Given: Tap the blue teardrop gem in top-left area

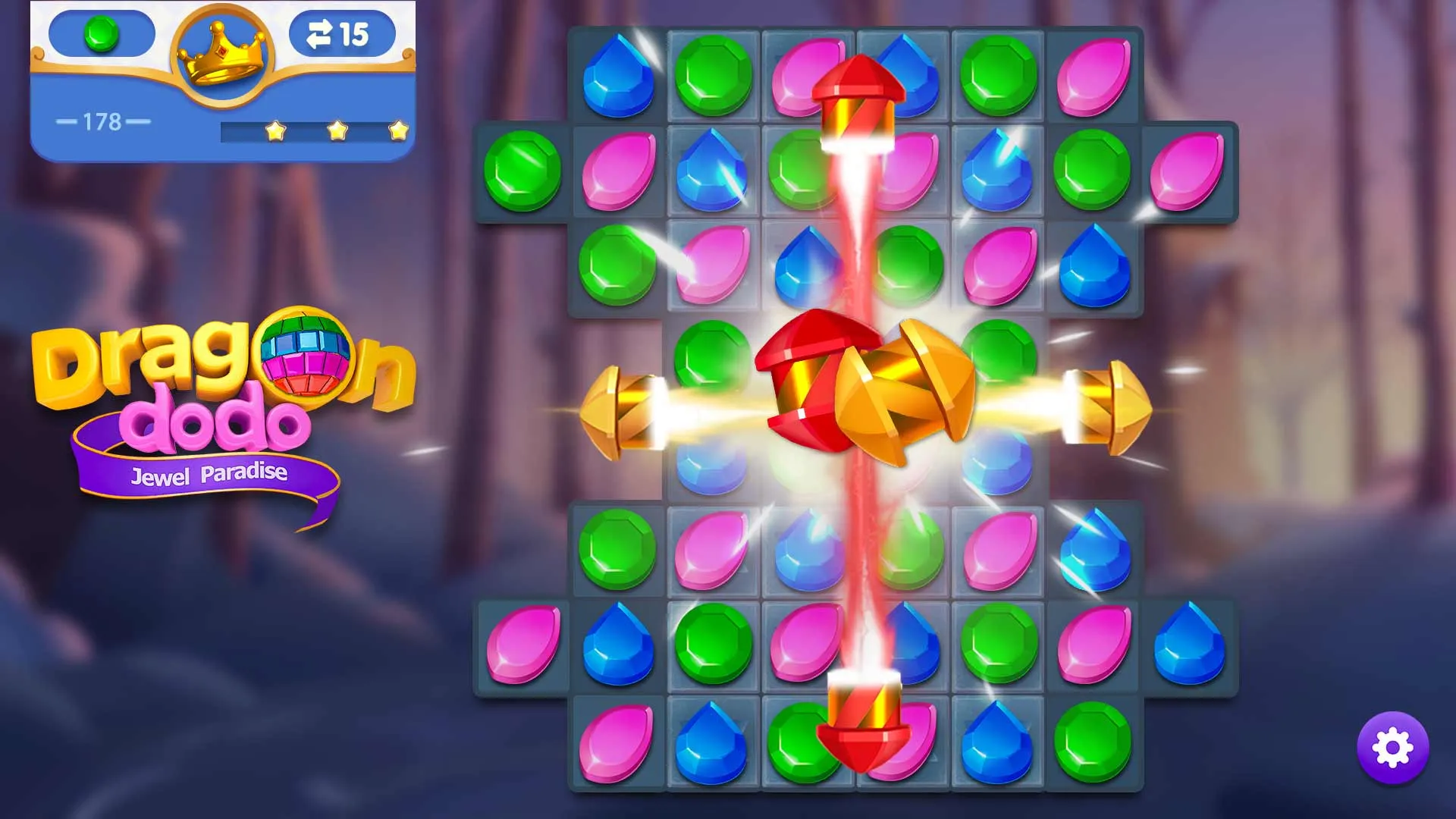Looking at the screenshot, I should (618, 76).
